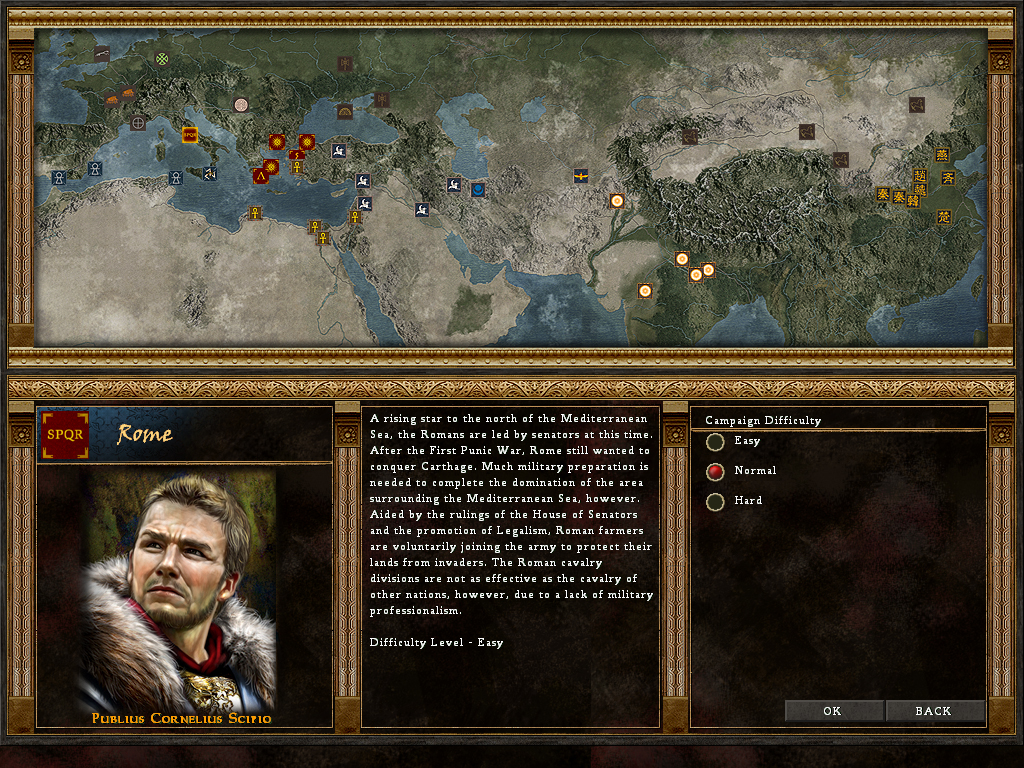Pick the Qi (齐) state marker
The image size is (1024, 768).
point(949,177)
